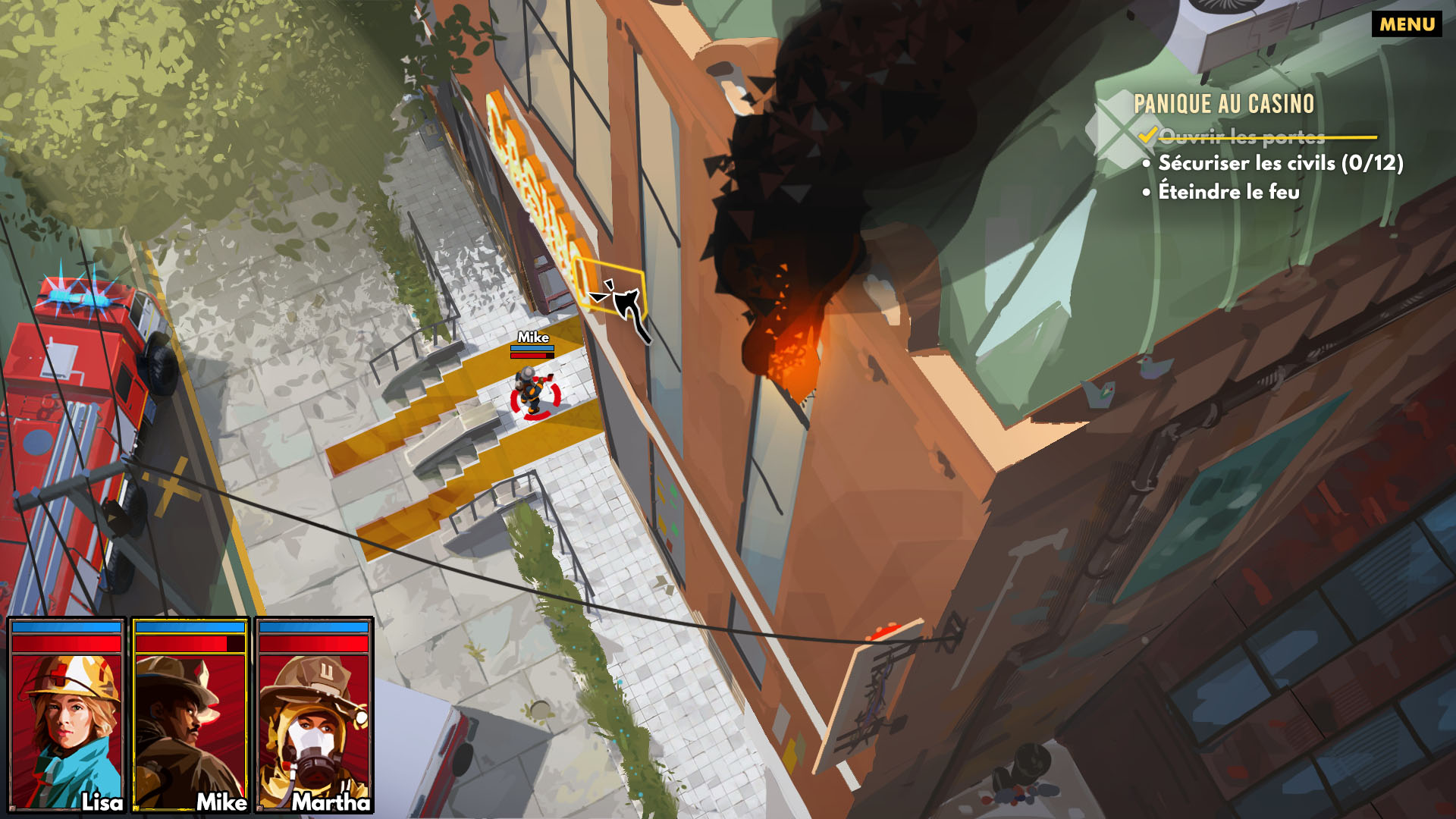Switch to Martha's portrait card
The height and width of the screenshot is (819, 1456).
314,715
